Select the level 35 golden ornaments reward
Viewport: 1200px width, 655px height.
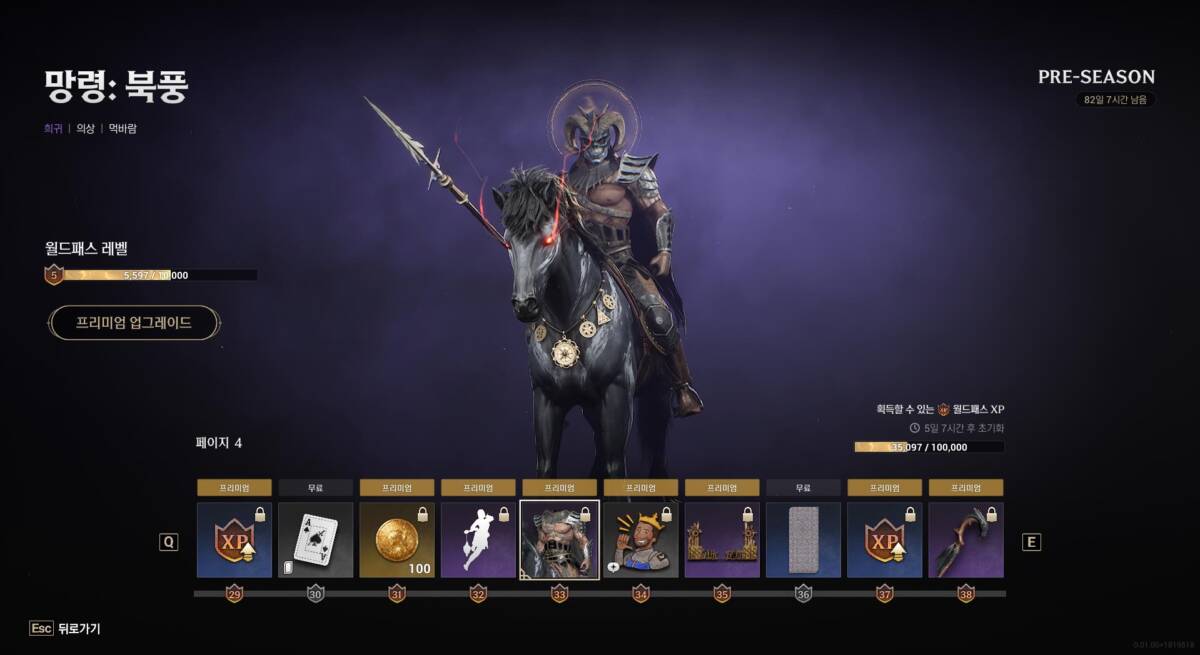[722, 540]
